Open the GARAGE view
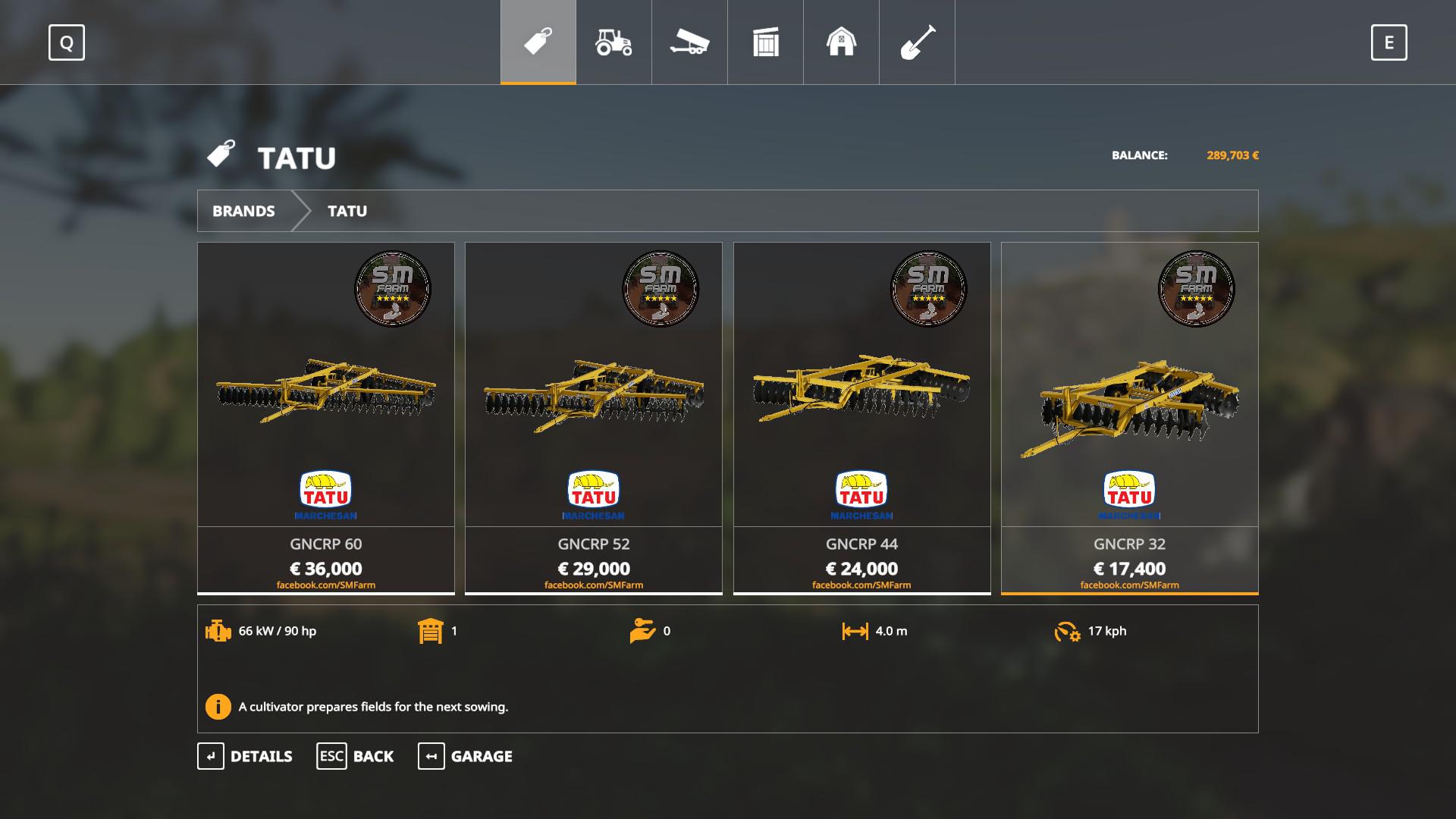 (x=465, y=756)
